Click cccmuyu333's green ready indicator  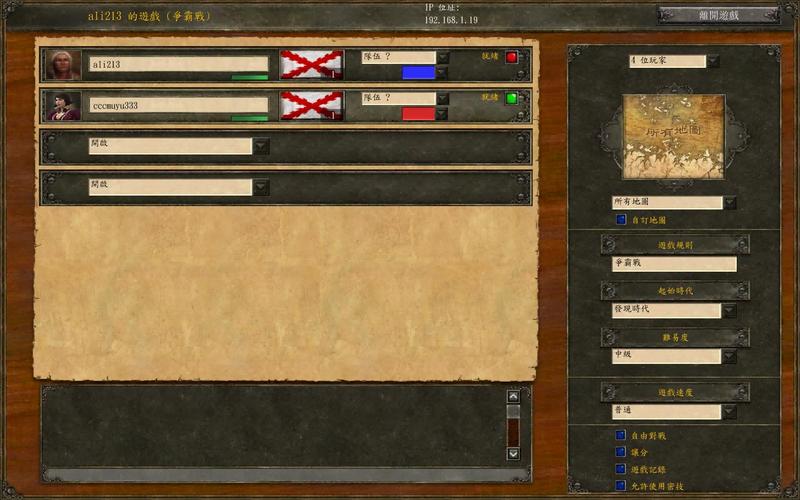point(511,98)
